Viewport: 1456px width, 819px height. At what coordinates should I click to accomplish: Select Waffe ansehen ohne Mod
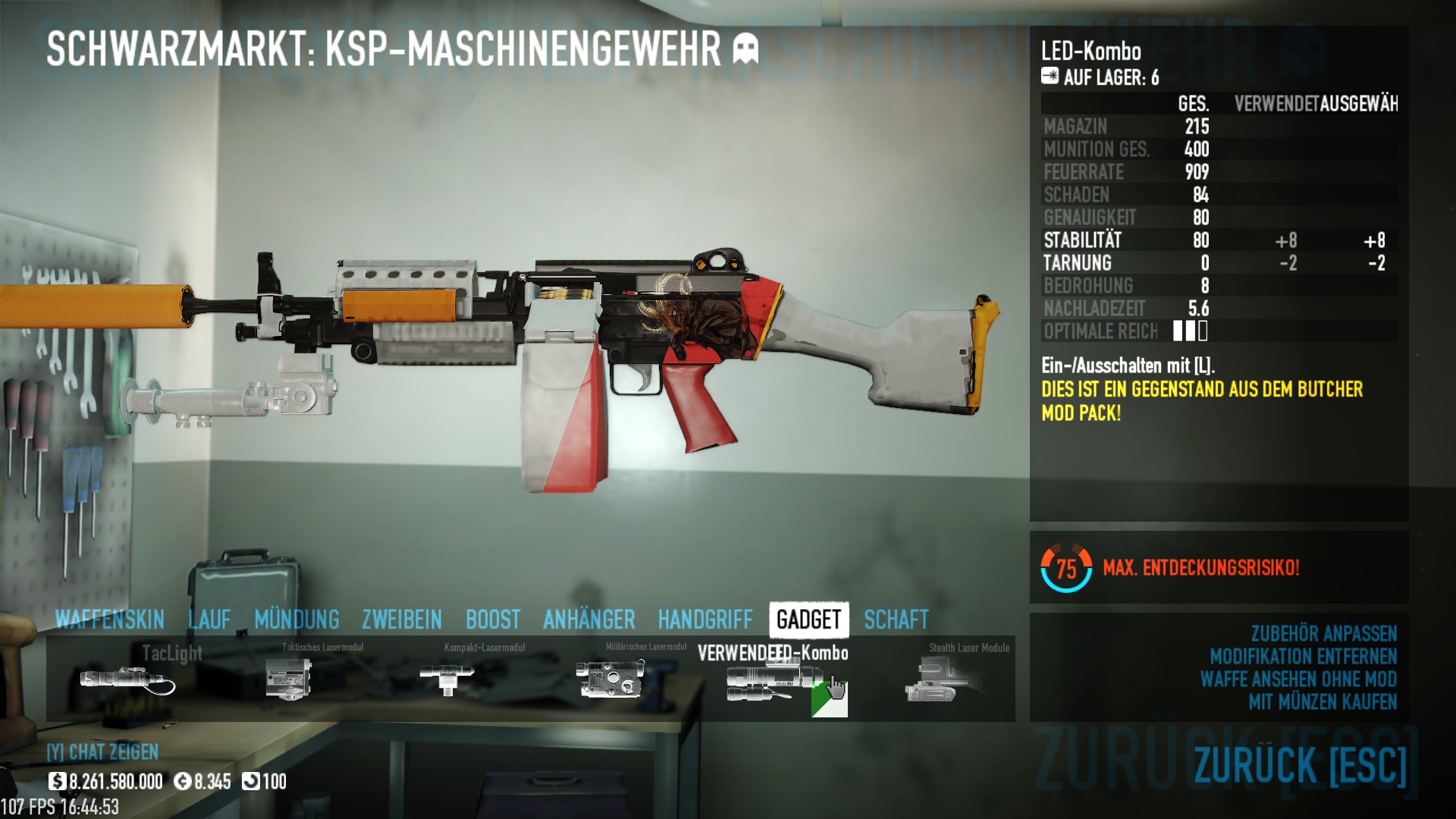(1298, 679)
